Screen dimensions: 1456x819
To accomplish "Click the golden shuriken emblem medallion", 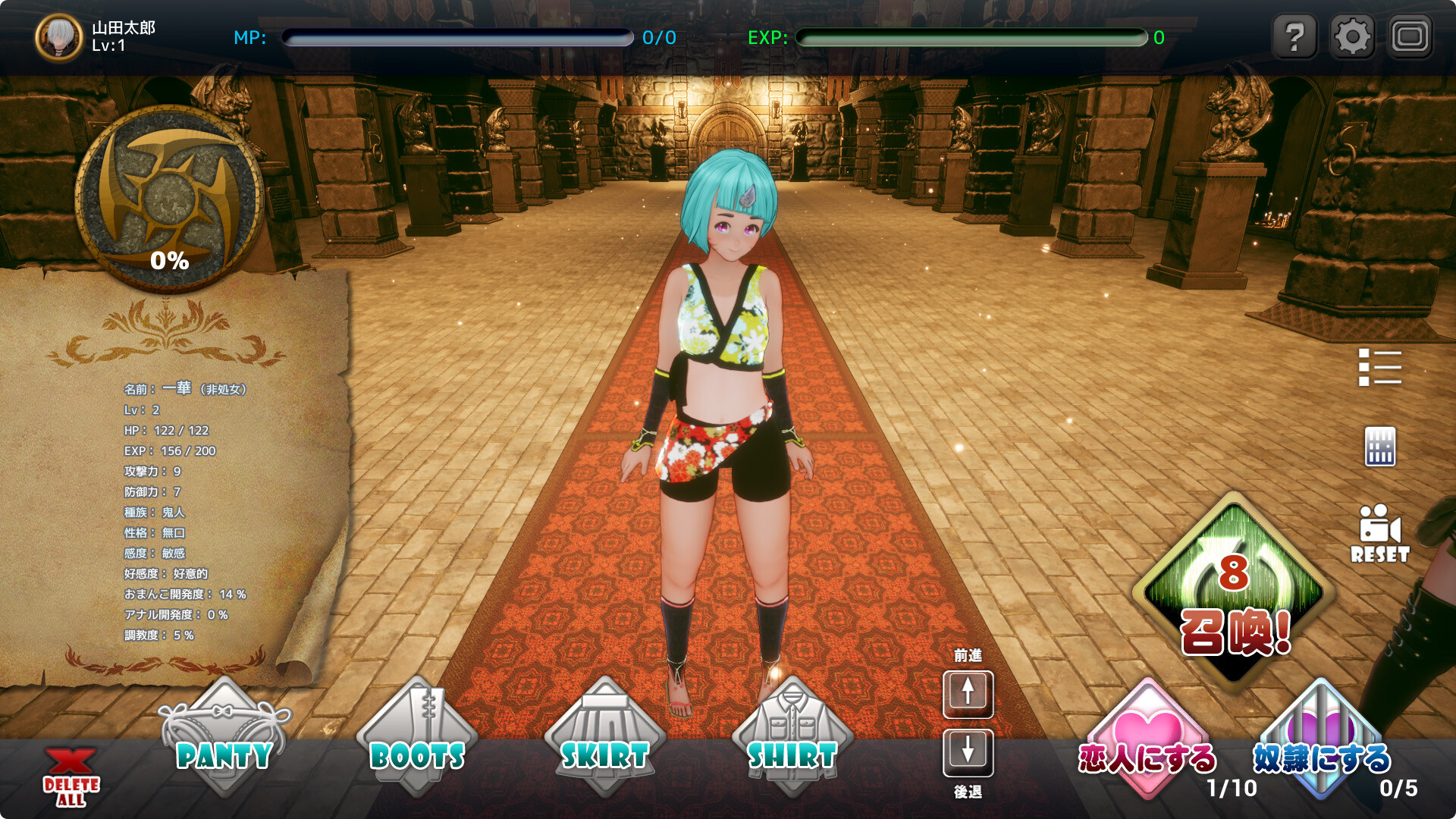I will click(x=170, y=199).
